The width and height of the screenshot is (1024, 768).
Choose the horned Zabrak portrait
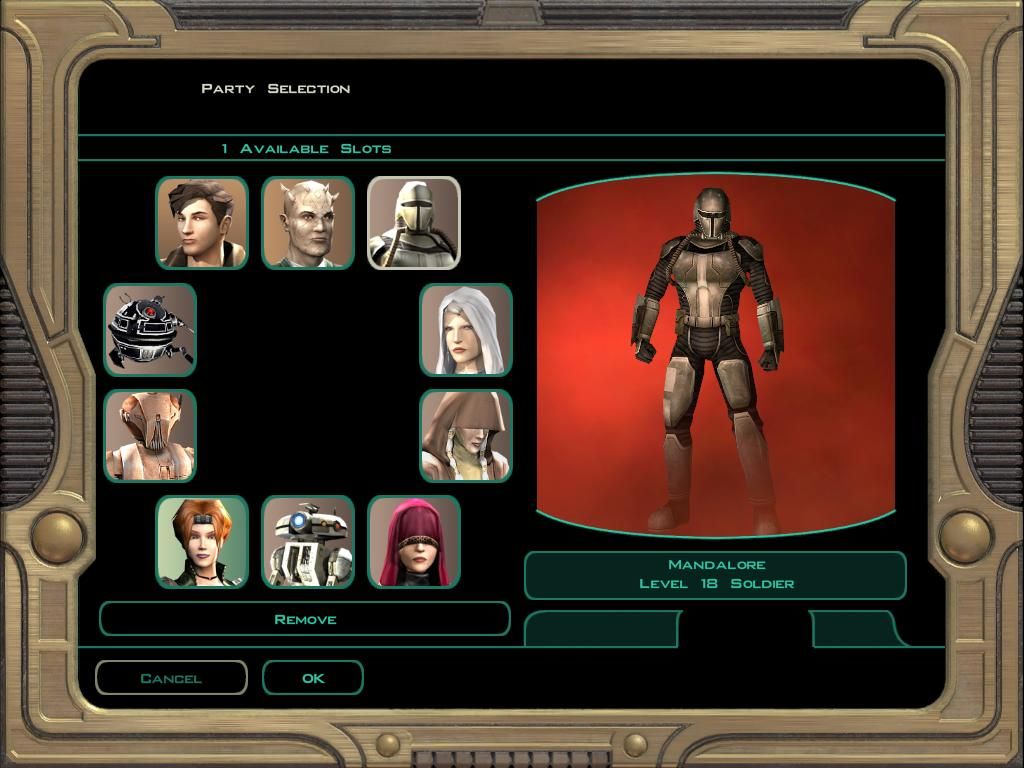click(308, 223)
